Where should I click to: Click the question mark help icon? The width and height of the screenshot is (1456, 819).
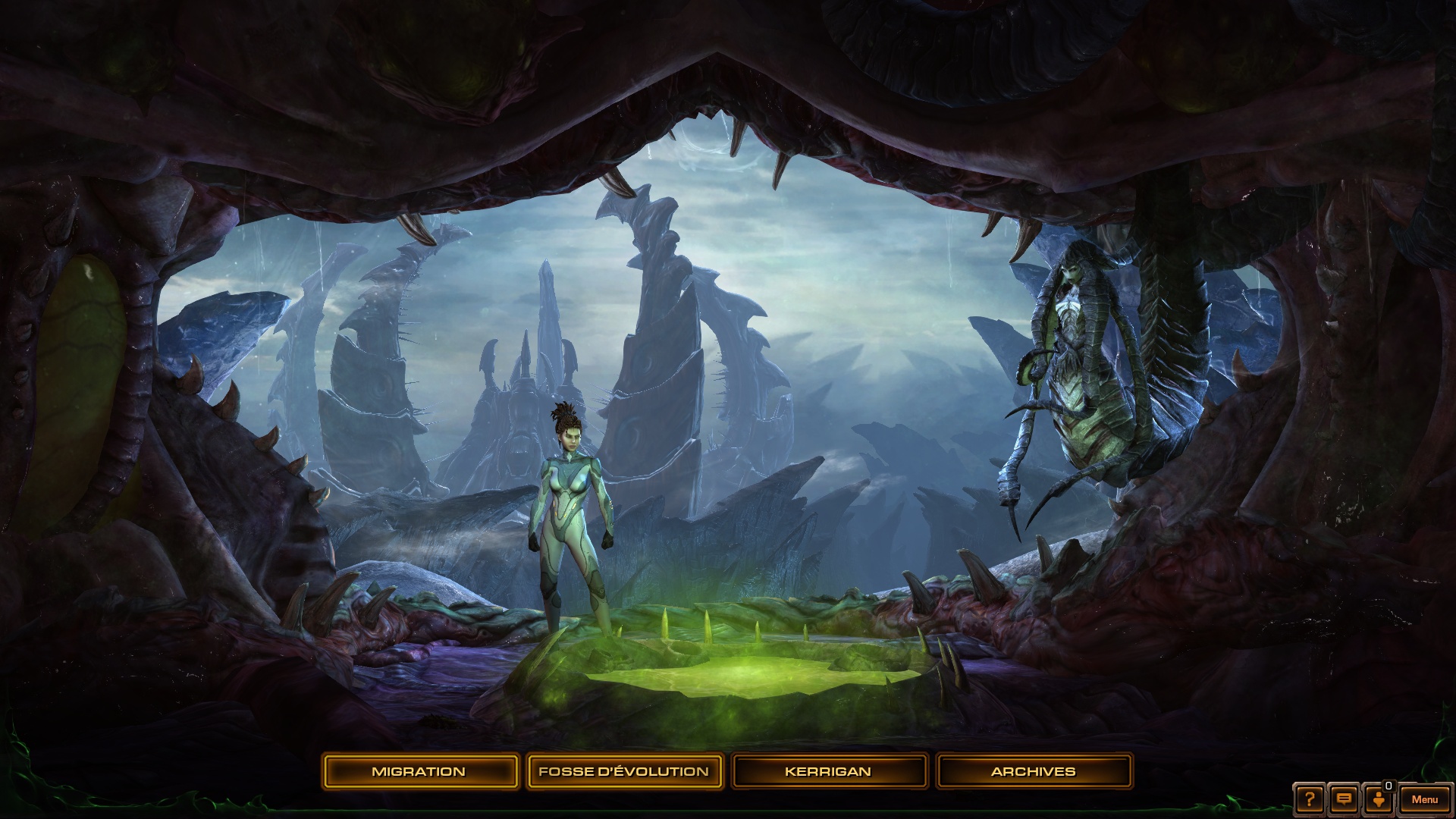click(x=1310, y=799)
